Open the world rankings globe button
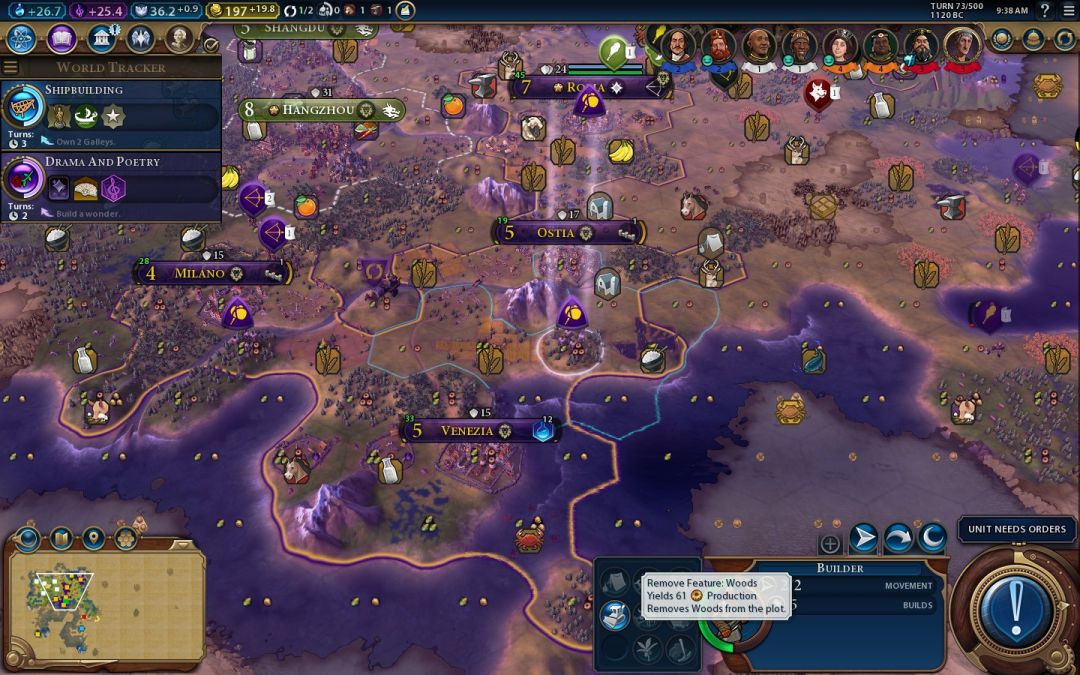This screenshot has height=675, width=1080. (x=1002, y=39)
